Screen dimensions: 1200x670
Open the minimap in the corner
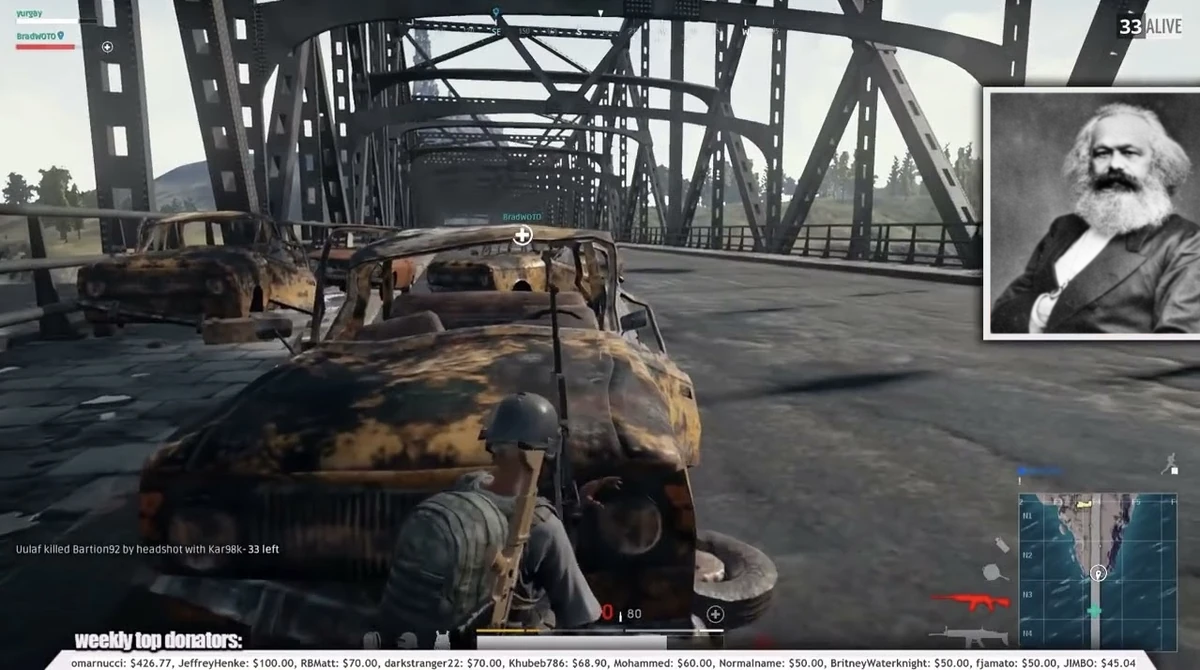pos(1097,571)
